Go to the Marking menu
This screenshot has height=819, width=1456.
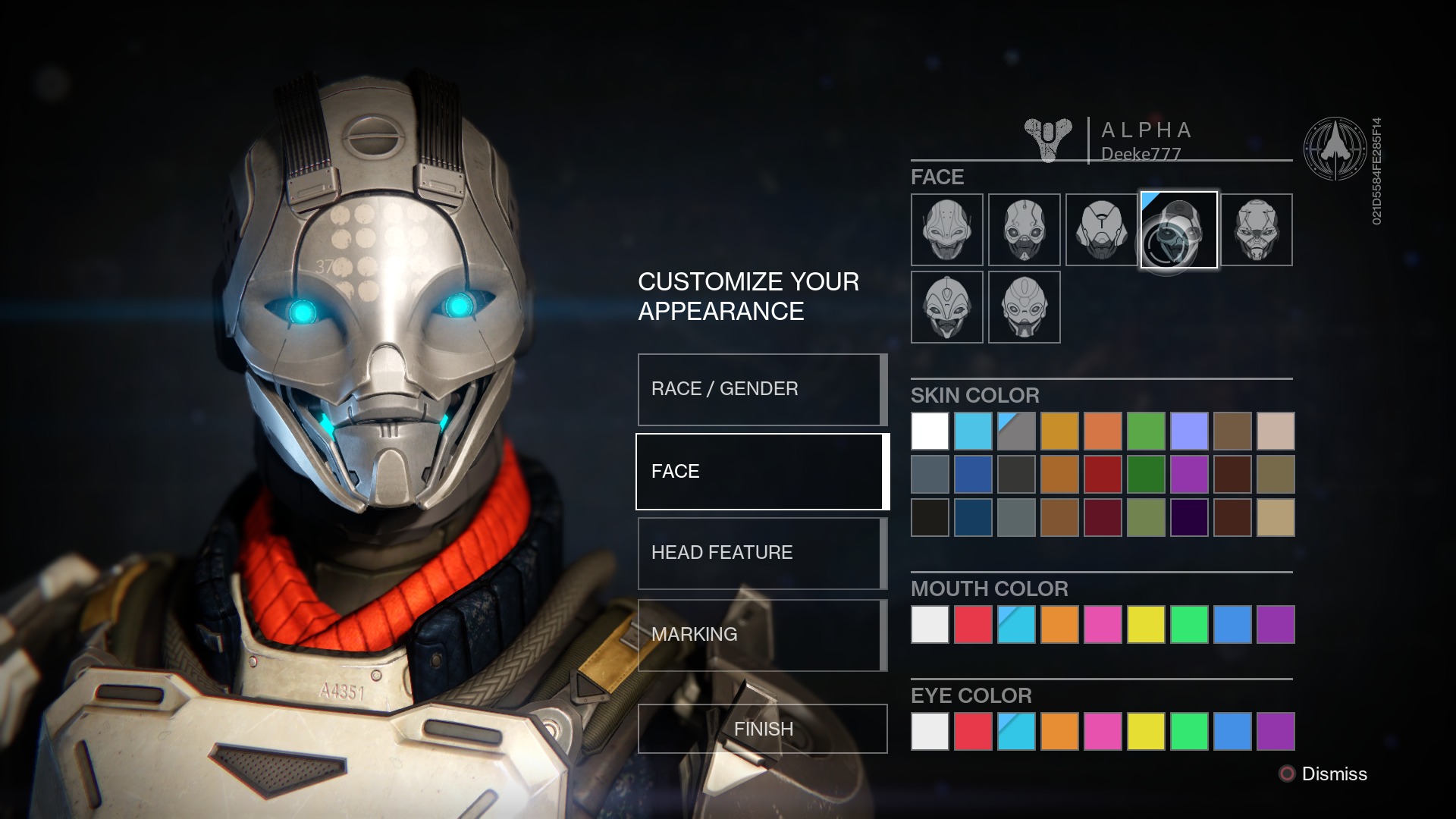(x=761, y=635)
